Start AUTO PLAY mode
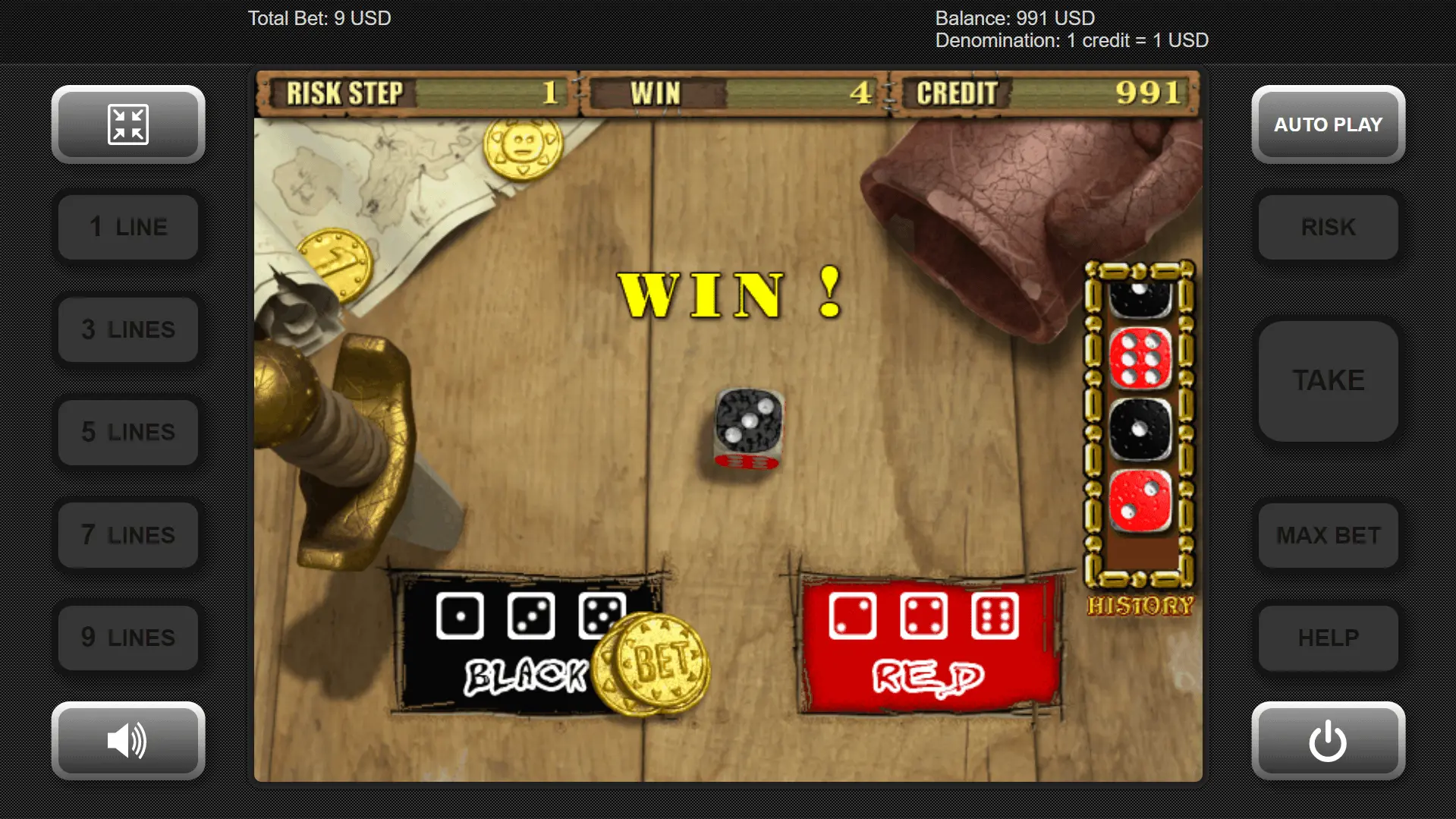The height and width of the screenshot is (819, 1456). [1328, 124]
